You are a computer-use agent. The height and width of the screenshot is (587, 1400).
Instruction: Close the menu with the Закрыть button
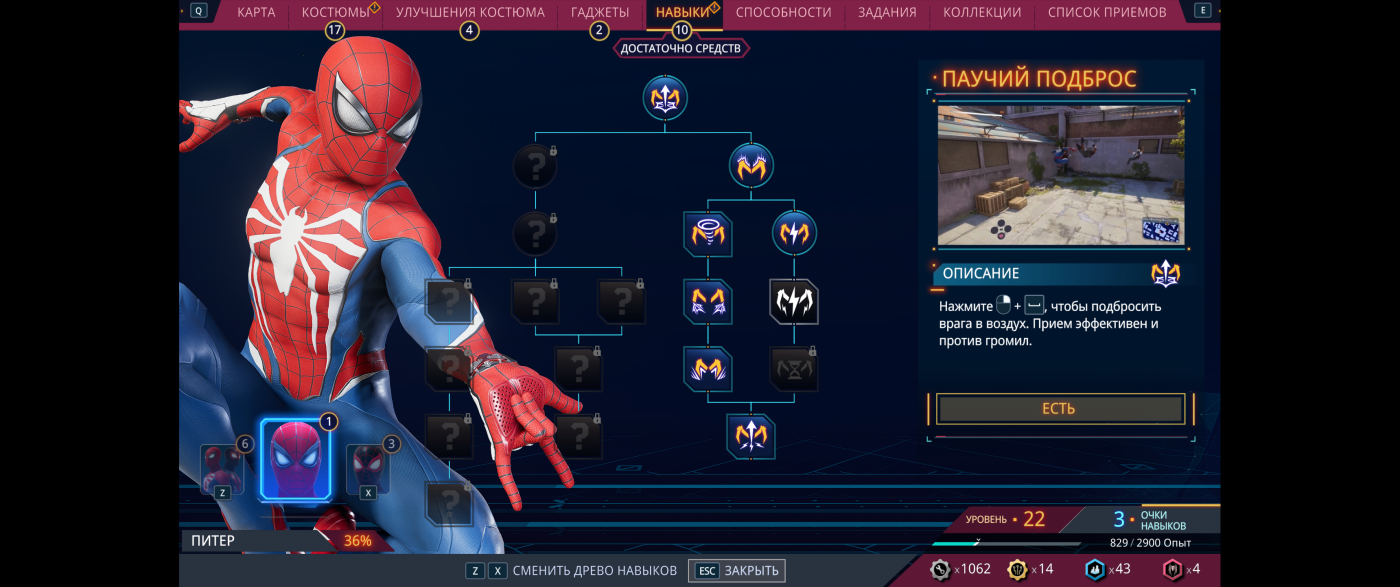(x=738, y=571)
